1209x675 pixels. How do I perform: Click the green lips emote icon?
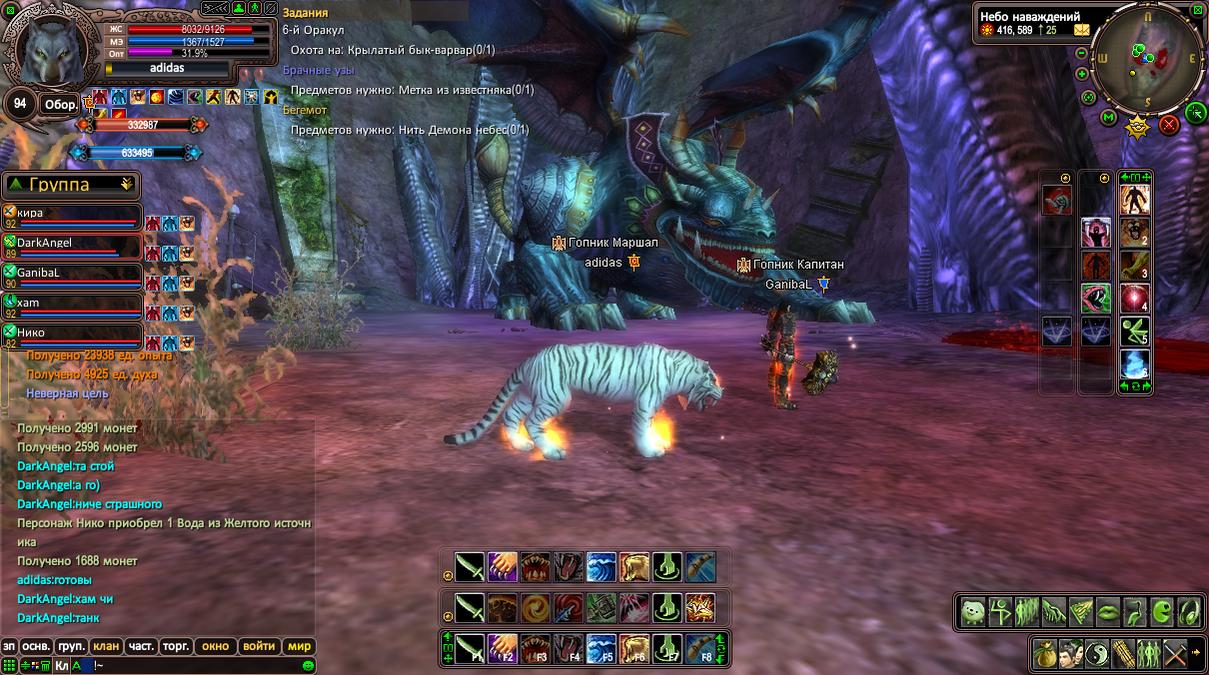click(1108, 611)
